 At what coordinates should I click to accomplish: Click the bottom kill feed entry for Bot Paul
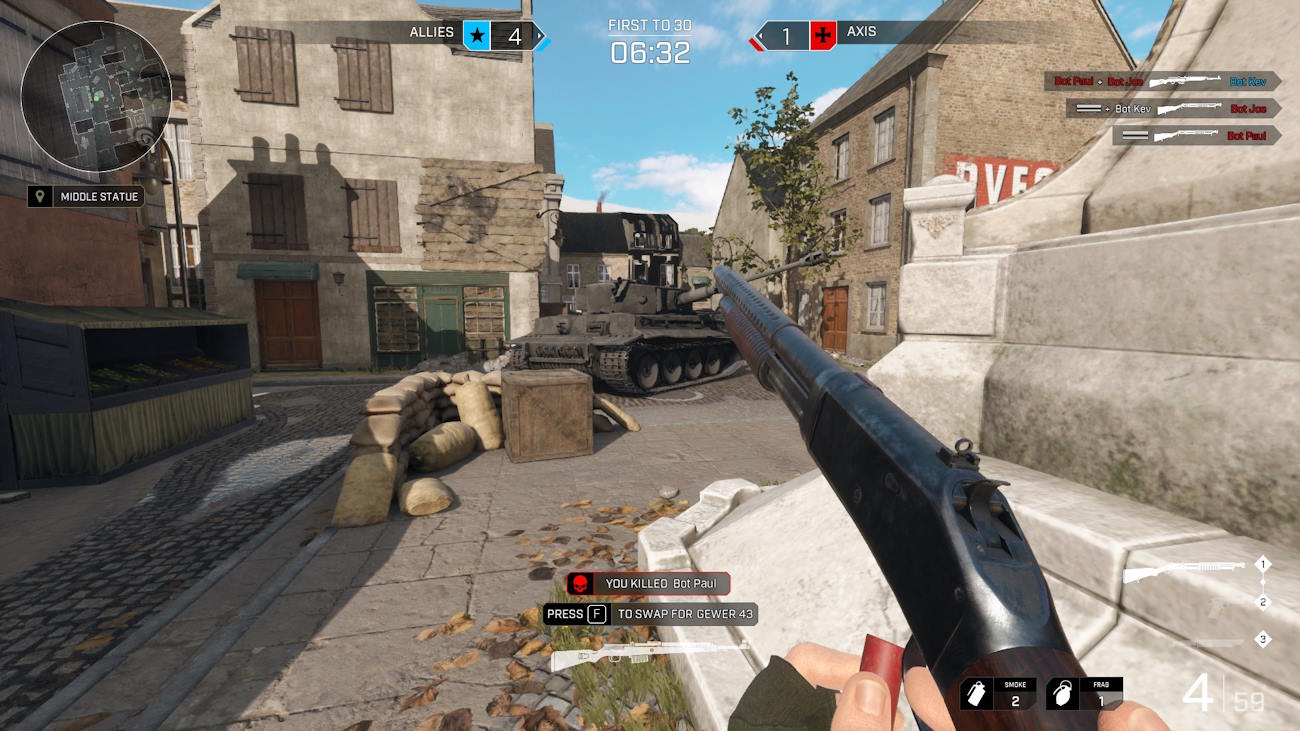[1196, 135]
